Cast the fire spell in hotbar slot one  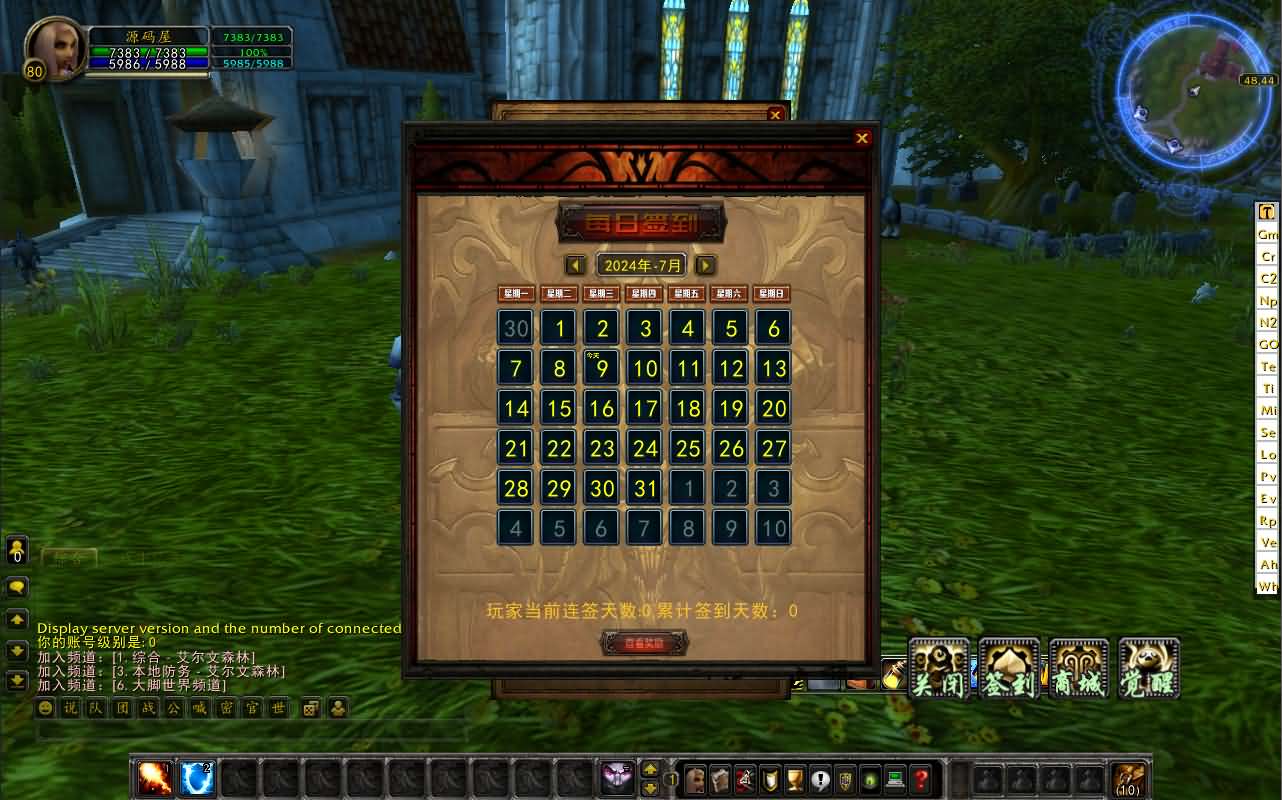155,778
